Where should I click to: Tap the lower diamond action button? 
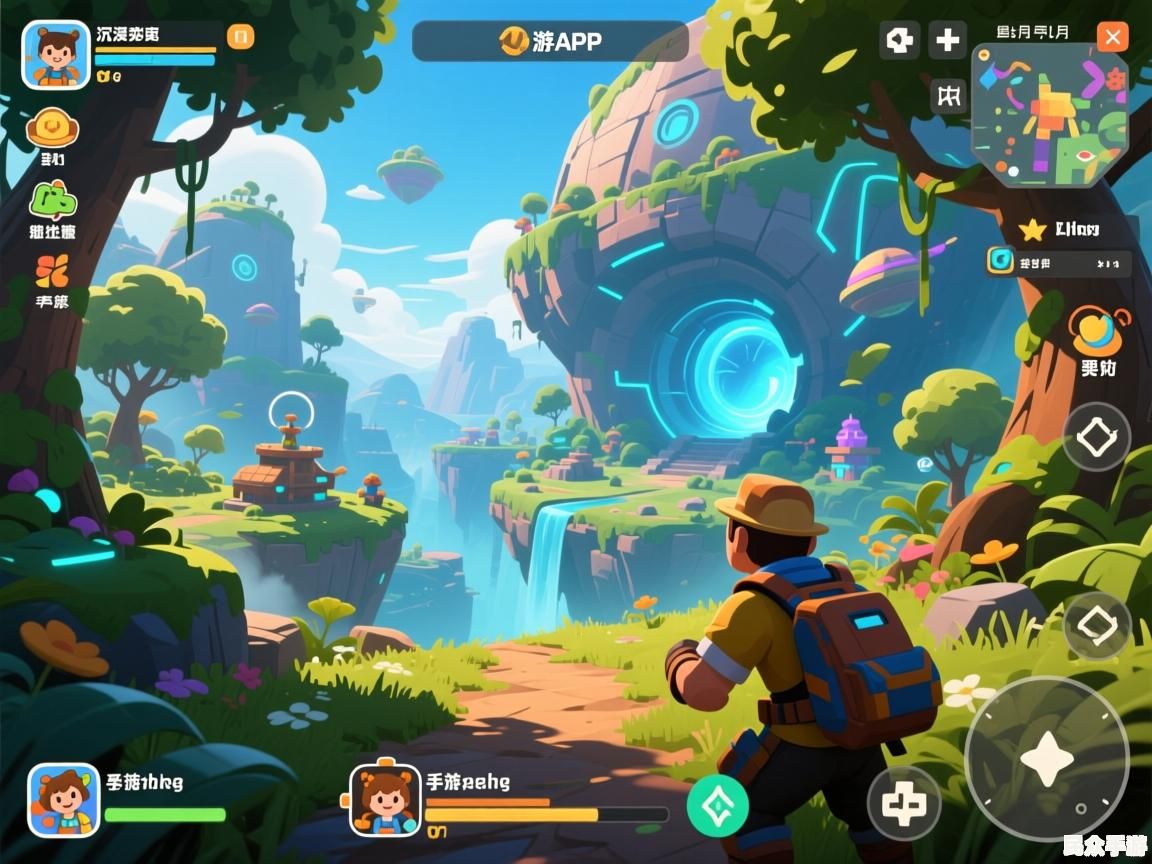pos(1096,625)
